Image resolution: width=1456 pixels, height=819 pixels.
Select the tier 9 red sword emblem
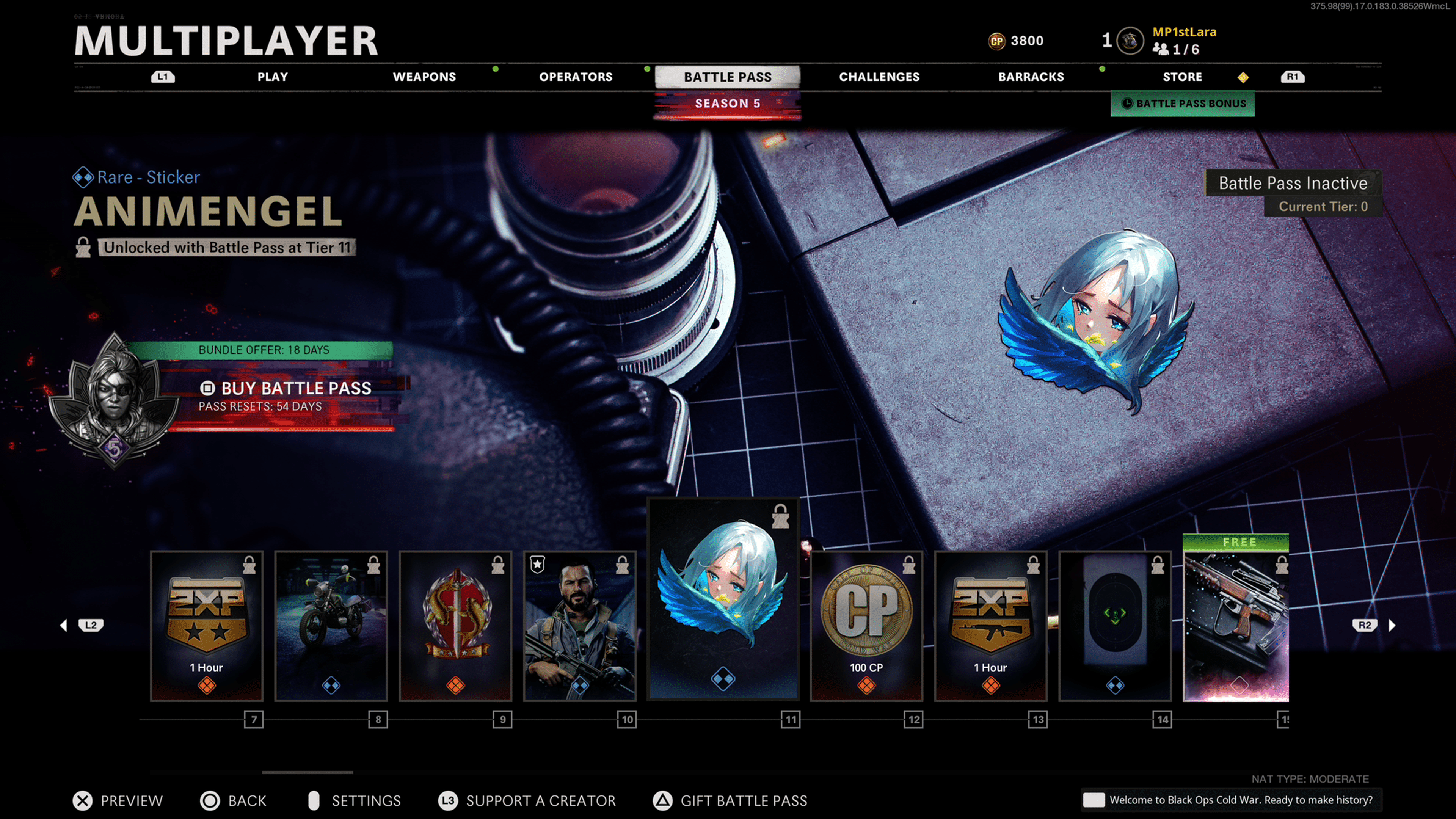point(455,626)
